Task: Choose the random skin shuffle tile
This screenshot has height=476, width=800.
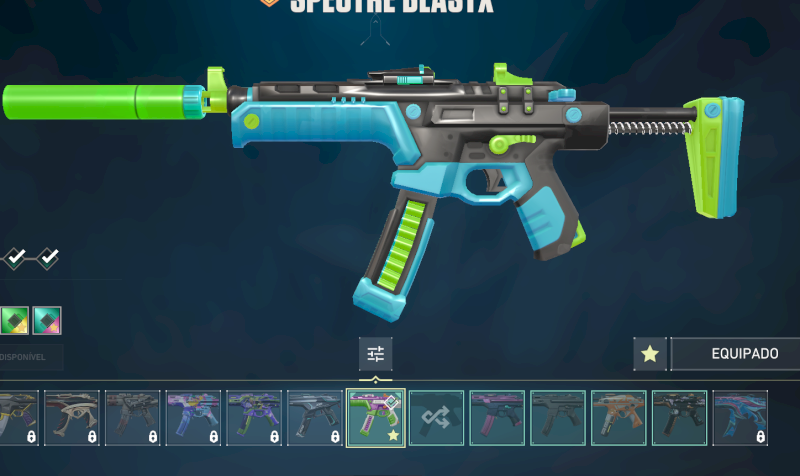Action: [437, 418]
